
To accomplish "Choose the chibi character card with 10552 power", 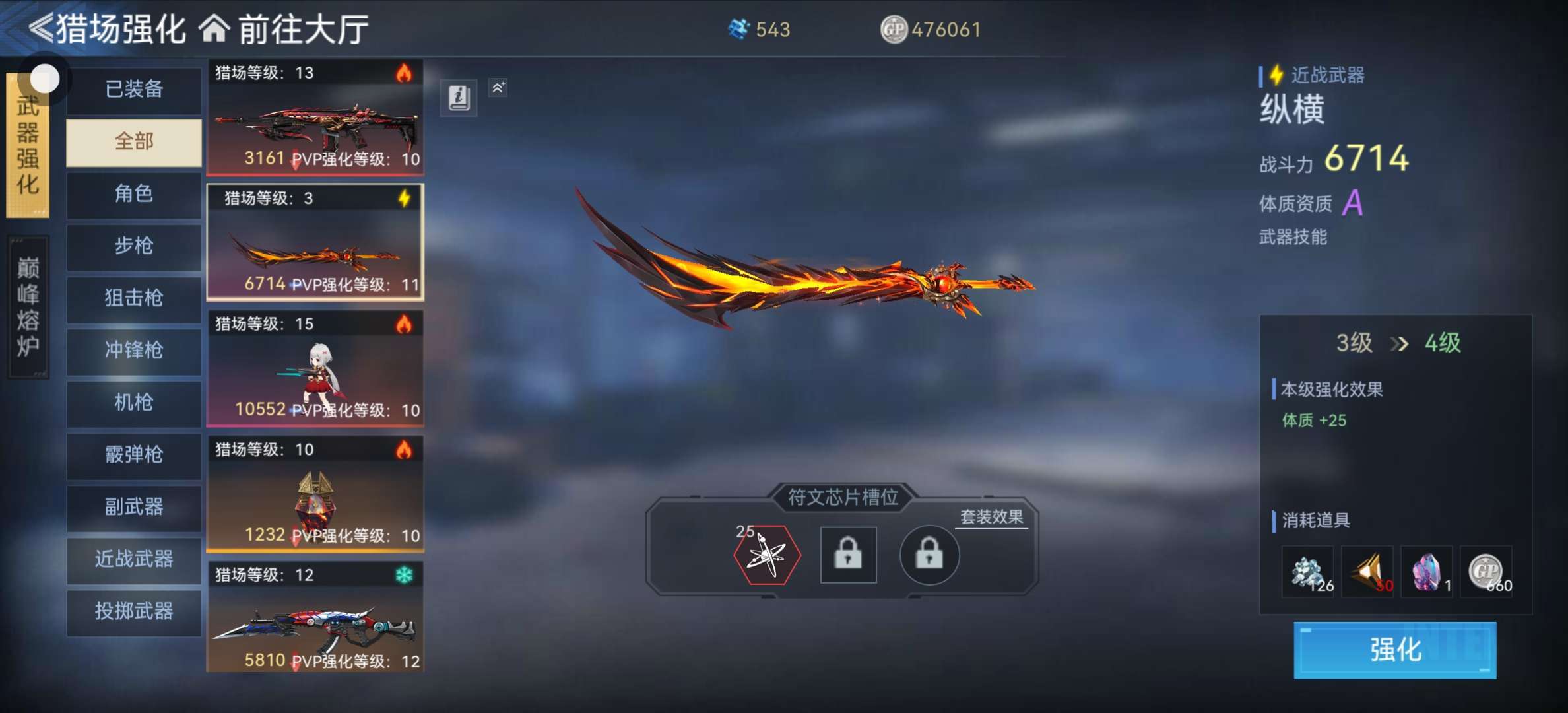I will (x=315, y=368).
